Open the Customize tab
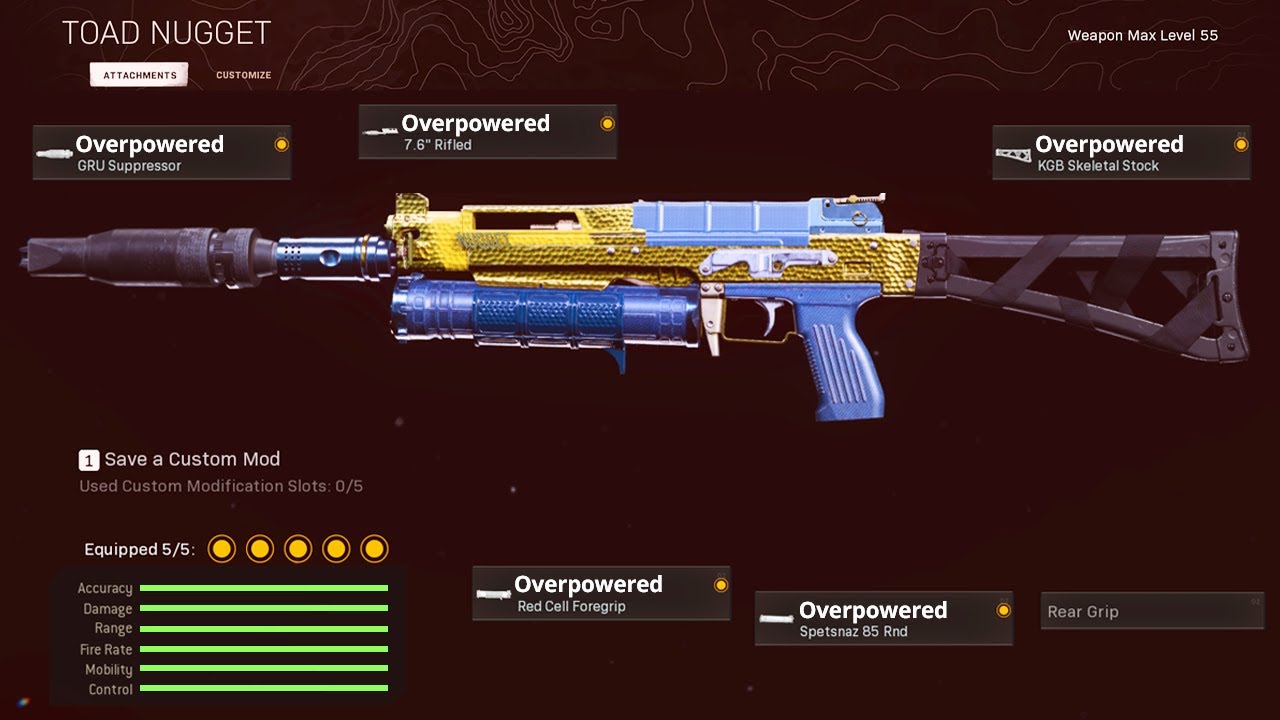Viewport: 1280px width, 720px height. point(243,75)
